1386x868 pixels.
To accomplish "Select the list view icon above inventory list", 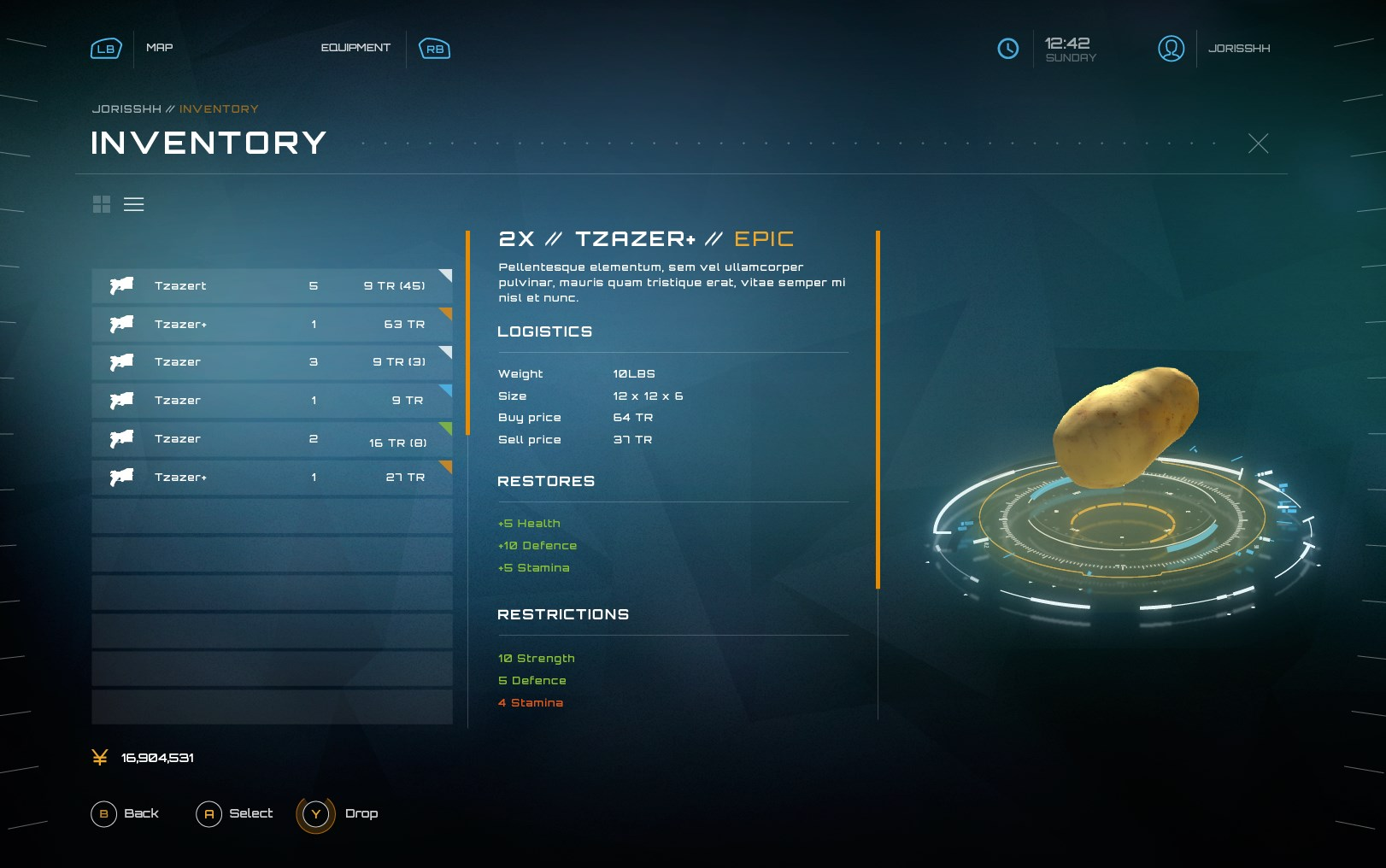I will tap(134, 204).
